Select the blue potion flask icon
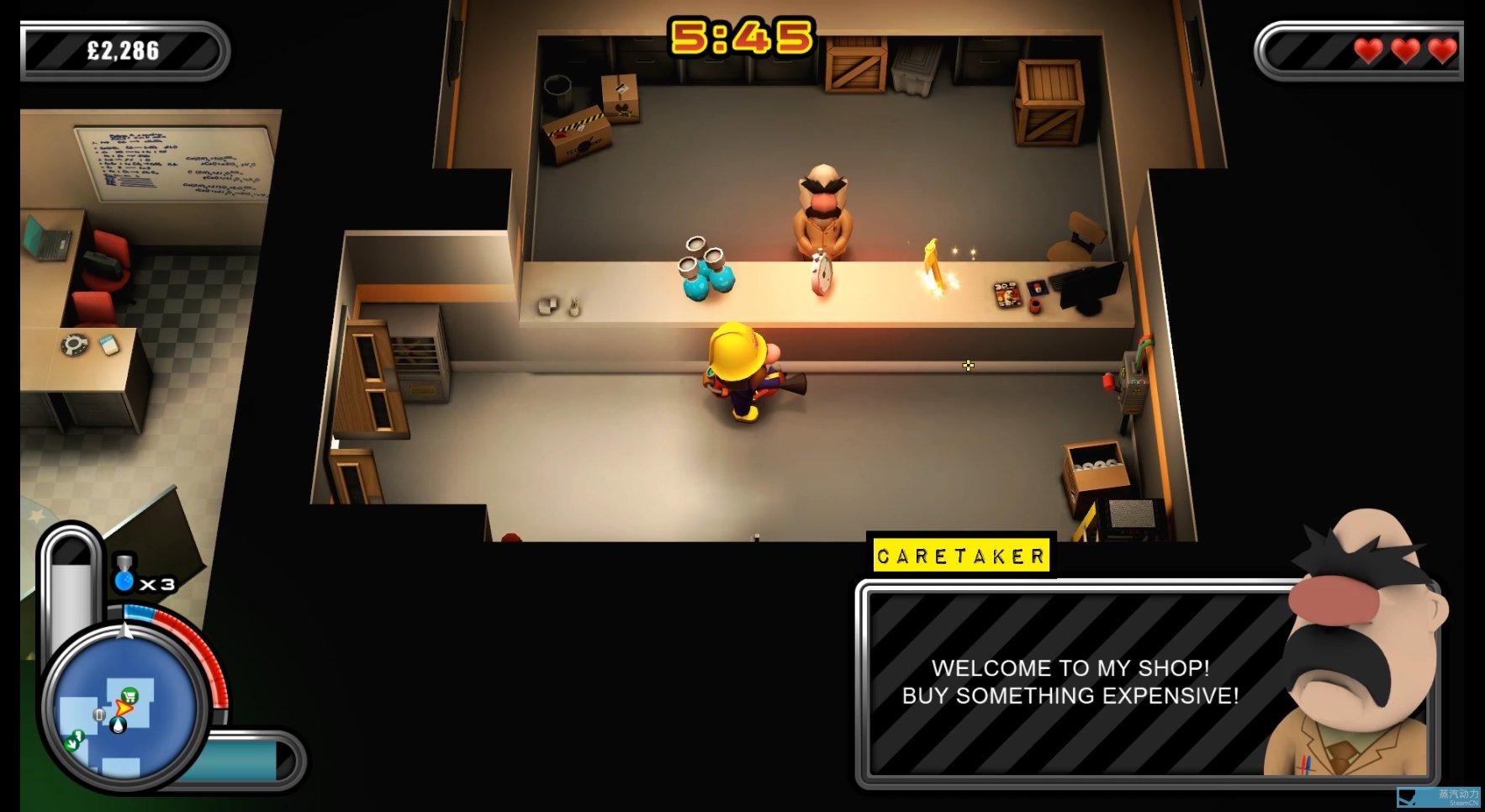 (x=124, y=575)
